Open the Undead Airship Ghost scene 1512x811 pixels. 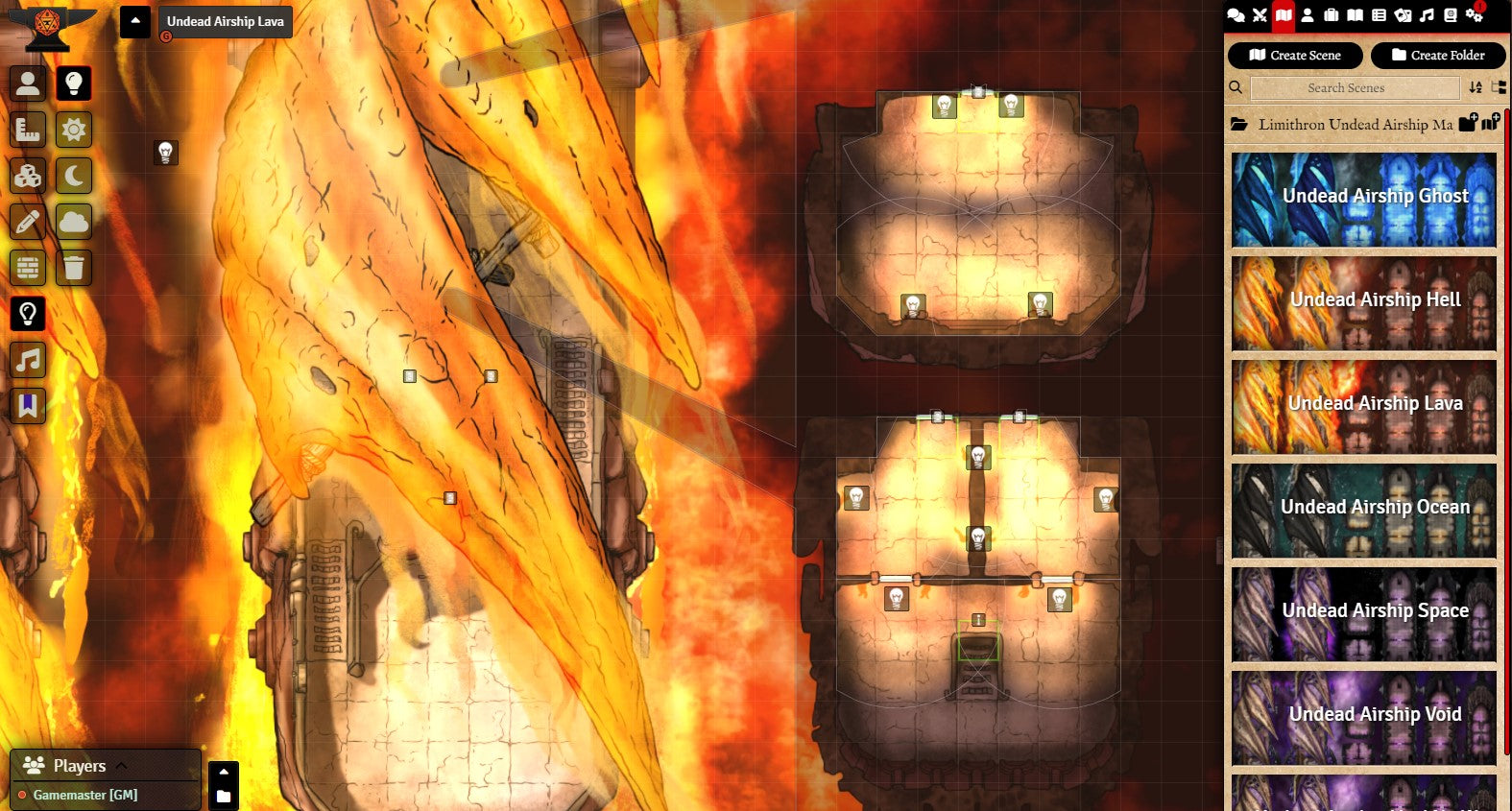pyautogui.click(x=1364, y=200)
